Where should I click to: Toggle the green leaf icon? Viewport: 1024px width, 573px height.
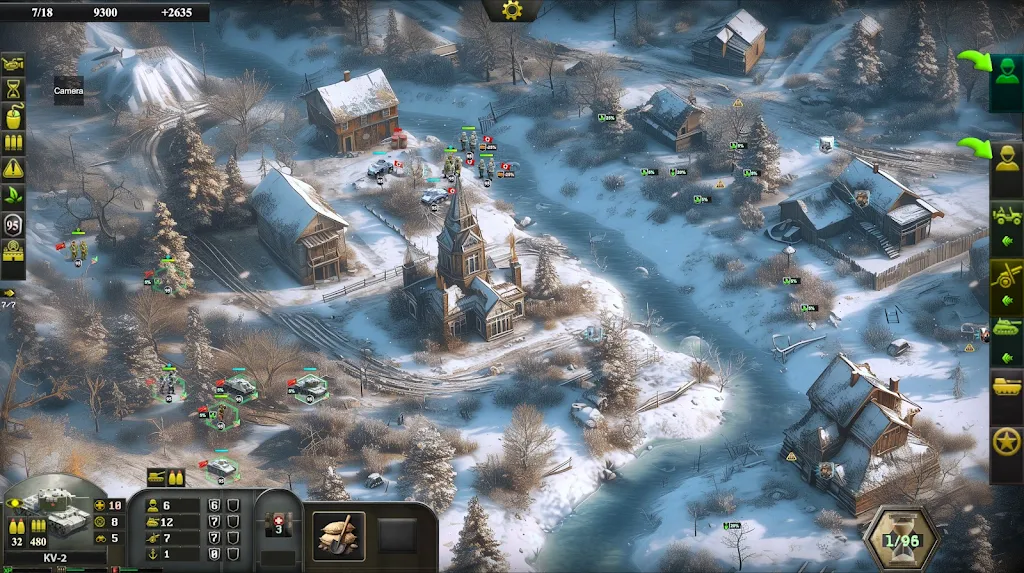[13, 195]
